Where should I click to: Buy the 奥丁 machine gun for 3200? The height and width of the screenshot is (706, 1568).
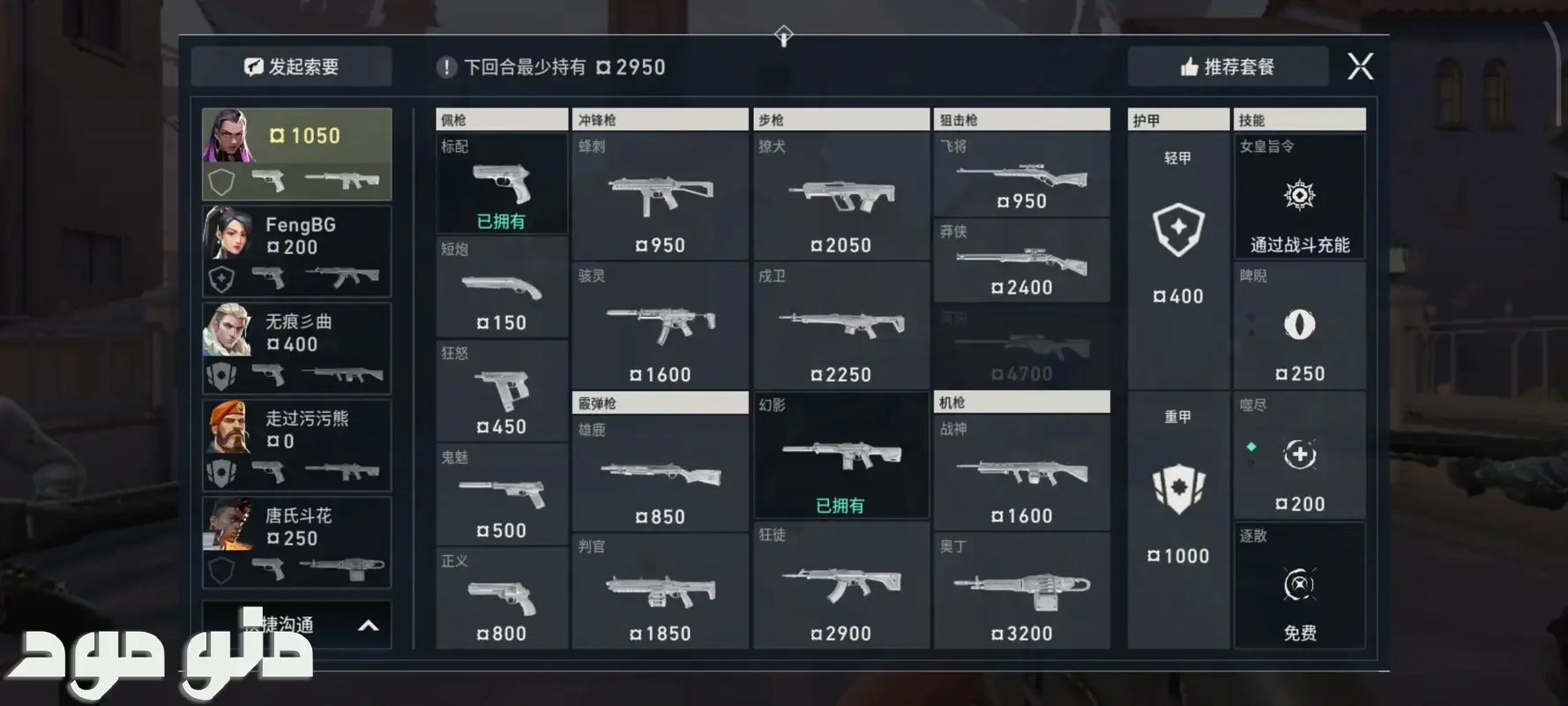pos(1021,591)
